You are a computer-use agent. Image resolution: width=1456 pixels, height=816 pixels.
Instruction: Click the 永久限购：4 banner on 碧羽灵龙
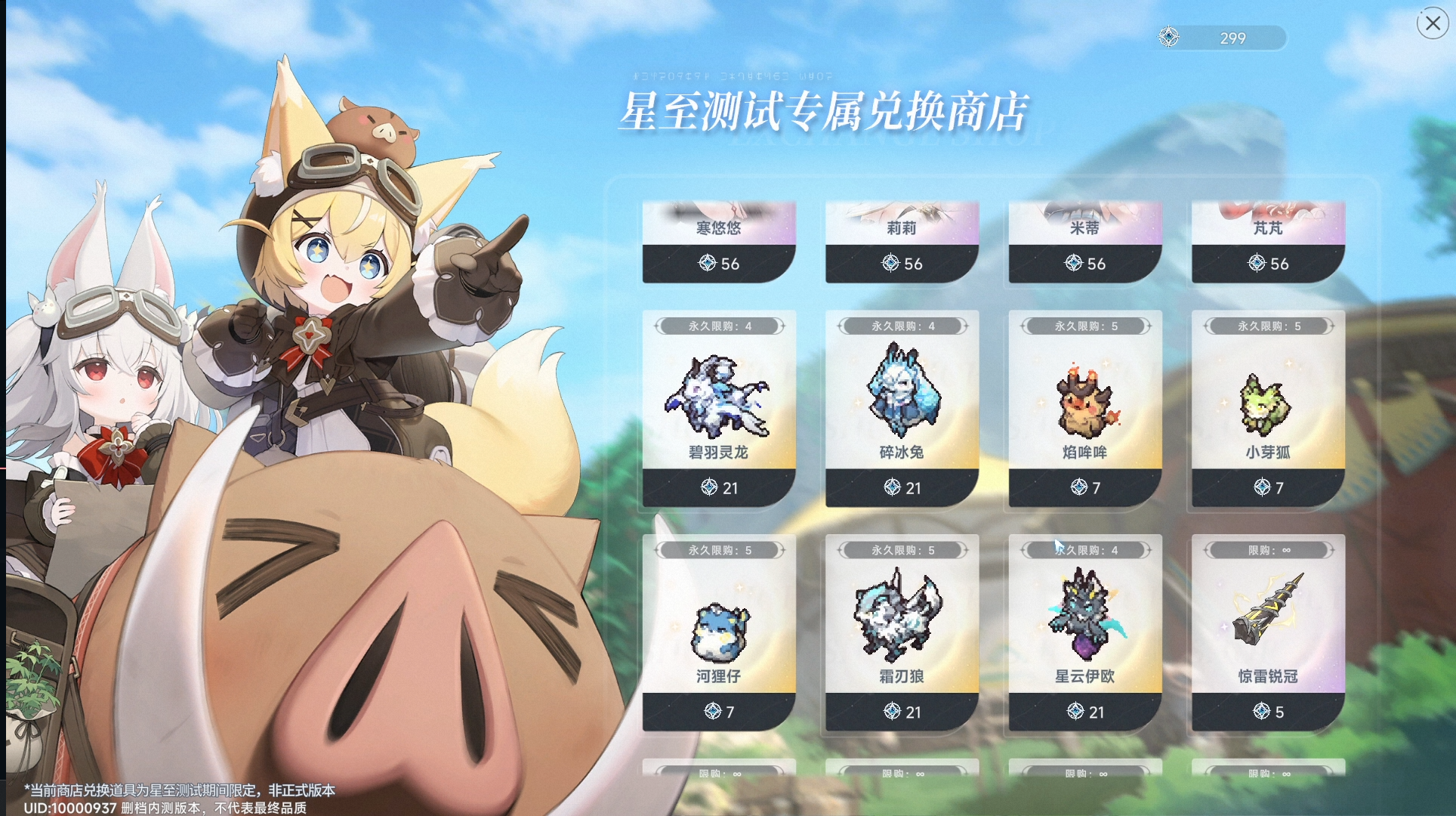click(718, 326)
